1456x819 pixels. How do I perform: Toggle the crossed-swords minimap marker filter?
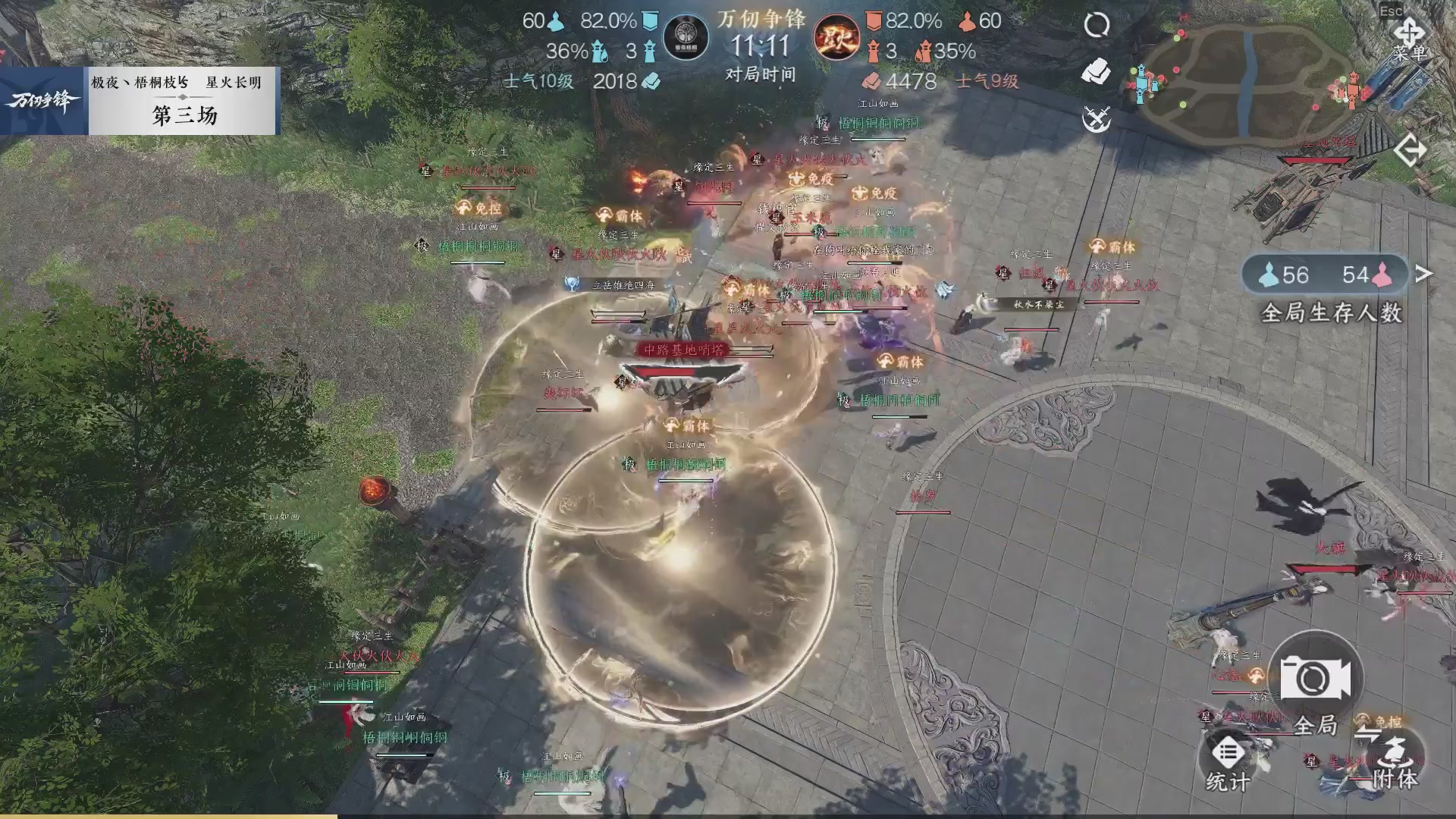pos(1095,118)
